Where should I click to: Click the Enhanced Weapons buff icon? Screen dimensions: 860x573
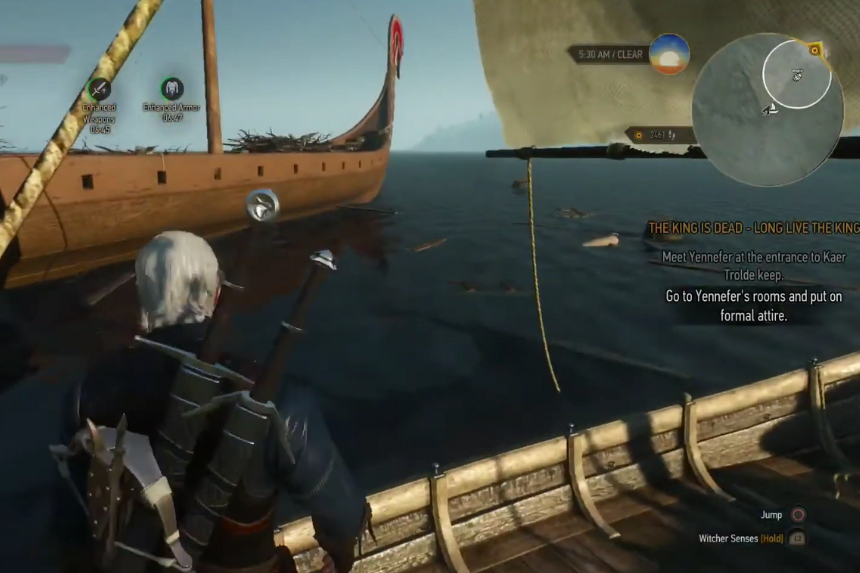(x=99, y=88)
